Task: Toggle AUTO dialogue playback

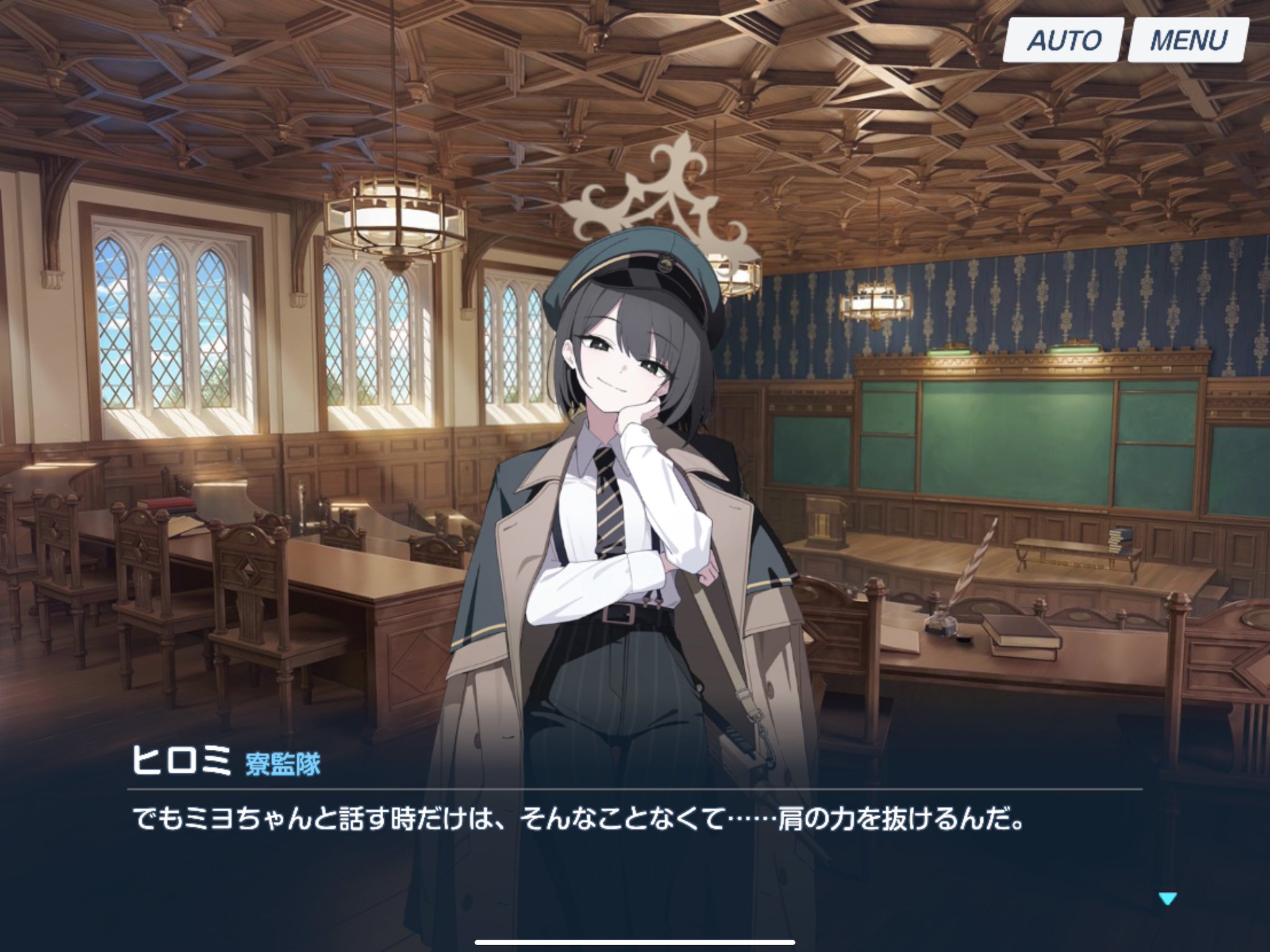Action: pyautogui.click(x=1063, y=40)
